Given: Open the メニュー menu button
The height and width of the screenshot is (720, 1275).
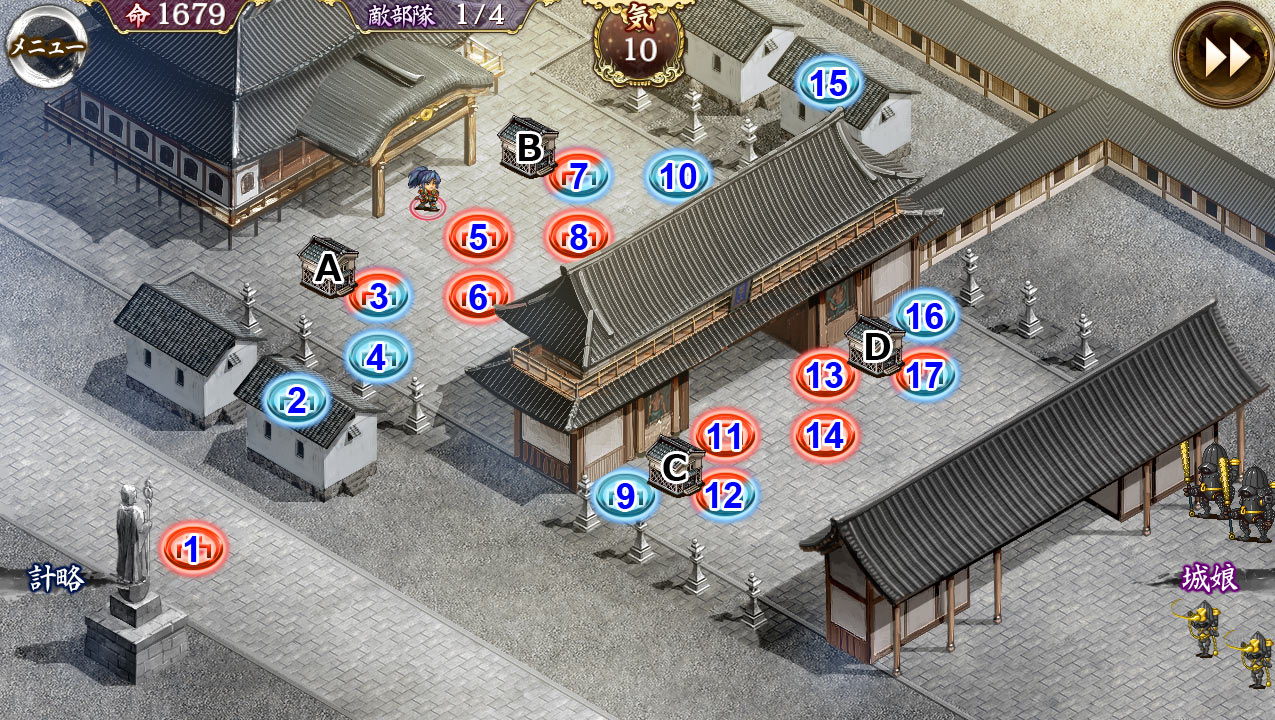Looking at the screenshot, I should 47,45.
